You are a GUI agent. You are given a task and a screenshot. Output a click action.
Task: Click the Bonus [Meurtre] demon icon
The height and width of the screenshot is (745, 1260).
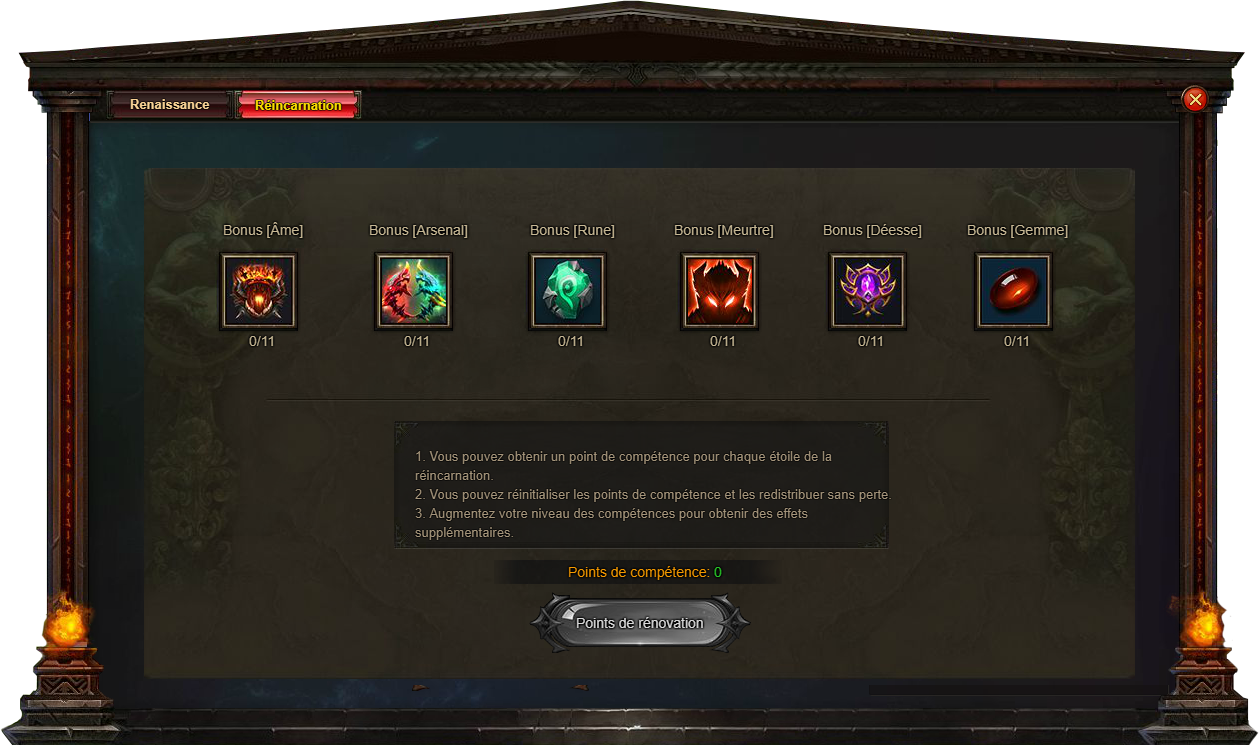(x=720, y=291)
